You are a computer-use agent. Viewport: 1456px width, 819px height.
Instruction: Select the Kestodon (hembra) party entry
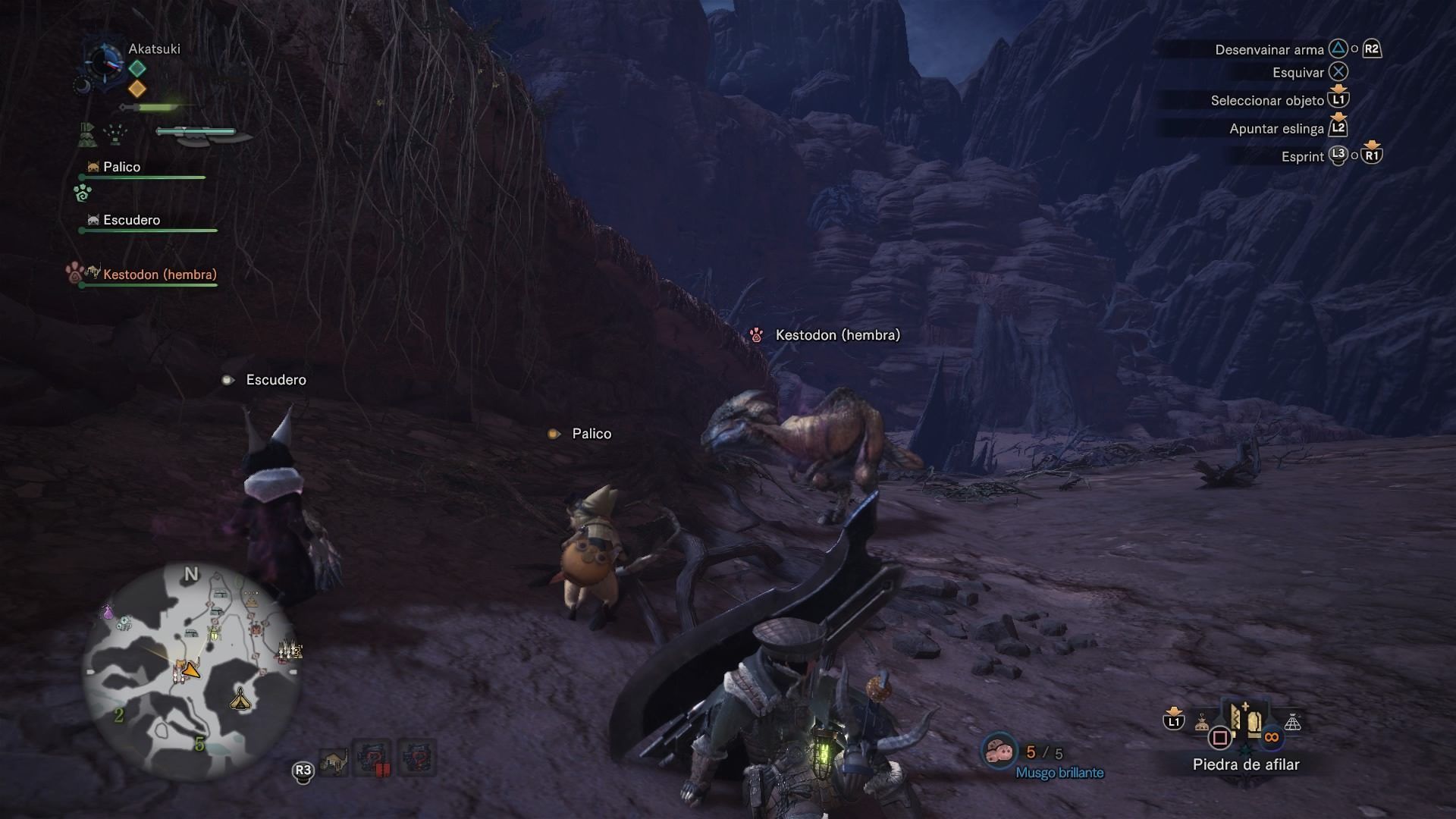coord(159,275)
